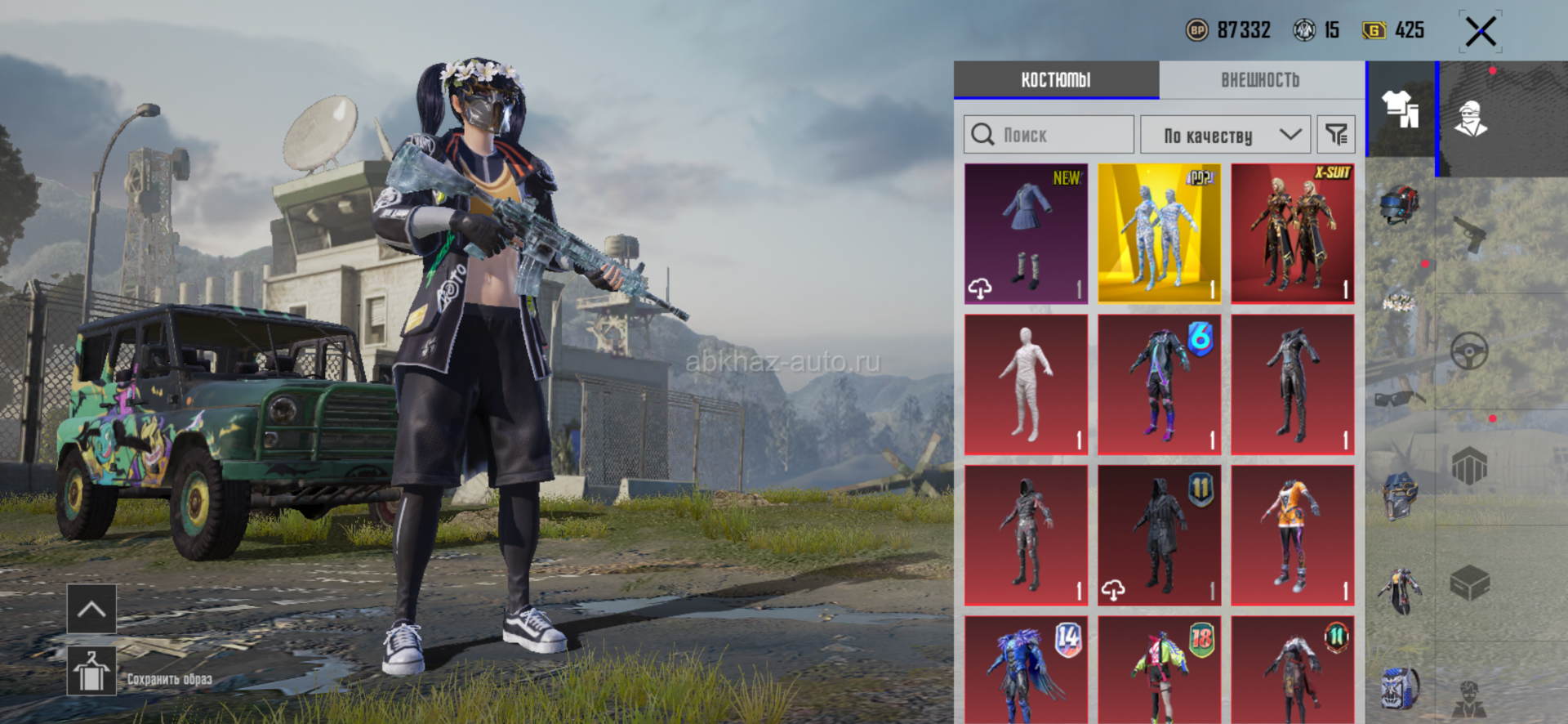
Task: Open the backpack category icon
Action: tap(1399, 688)
